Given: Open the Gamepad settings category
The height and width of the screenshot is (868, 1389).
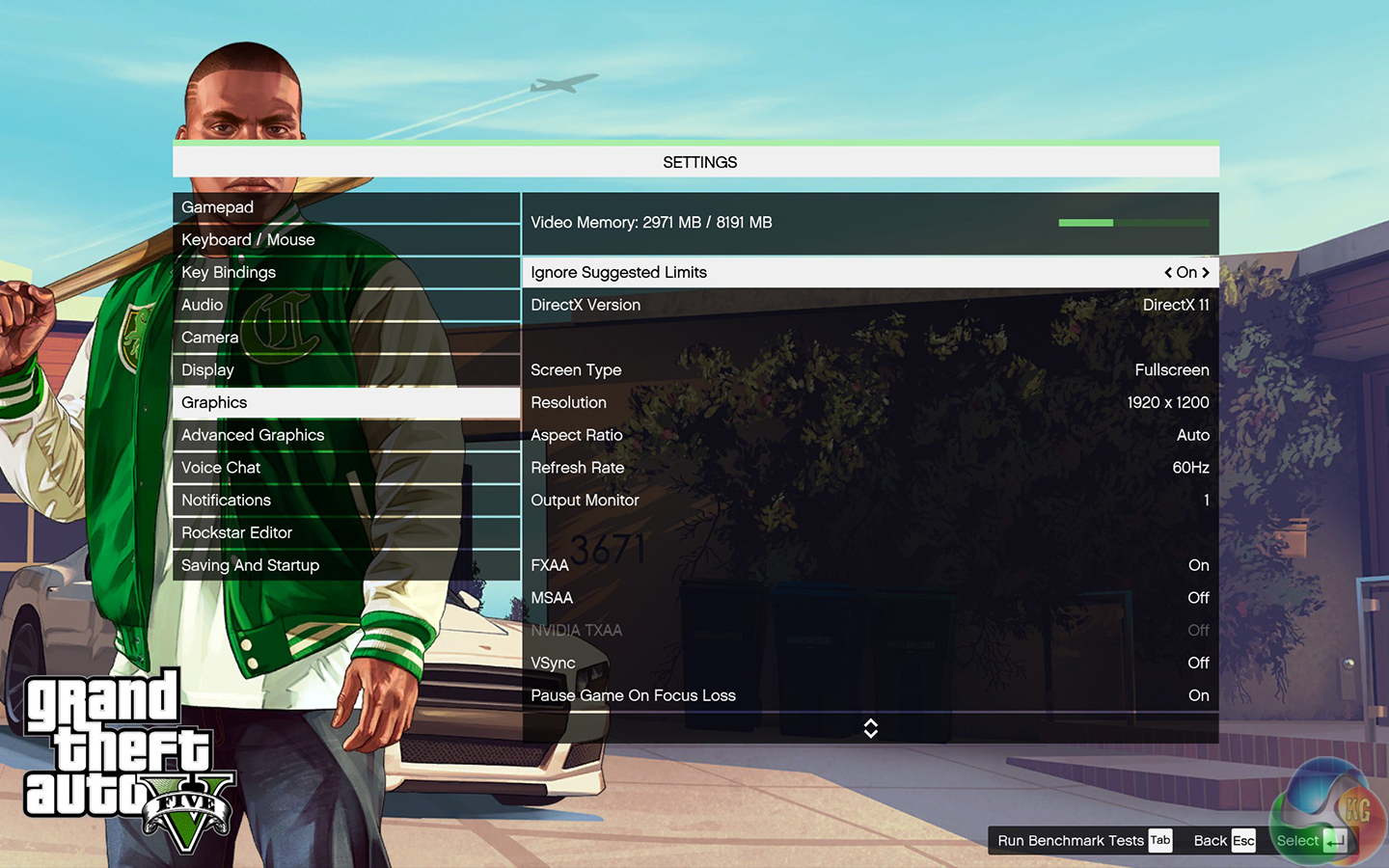Looking at the screenshot, I should coord(345,207).
